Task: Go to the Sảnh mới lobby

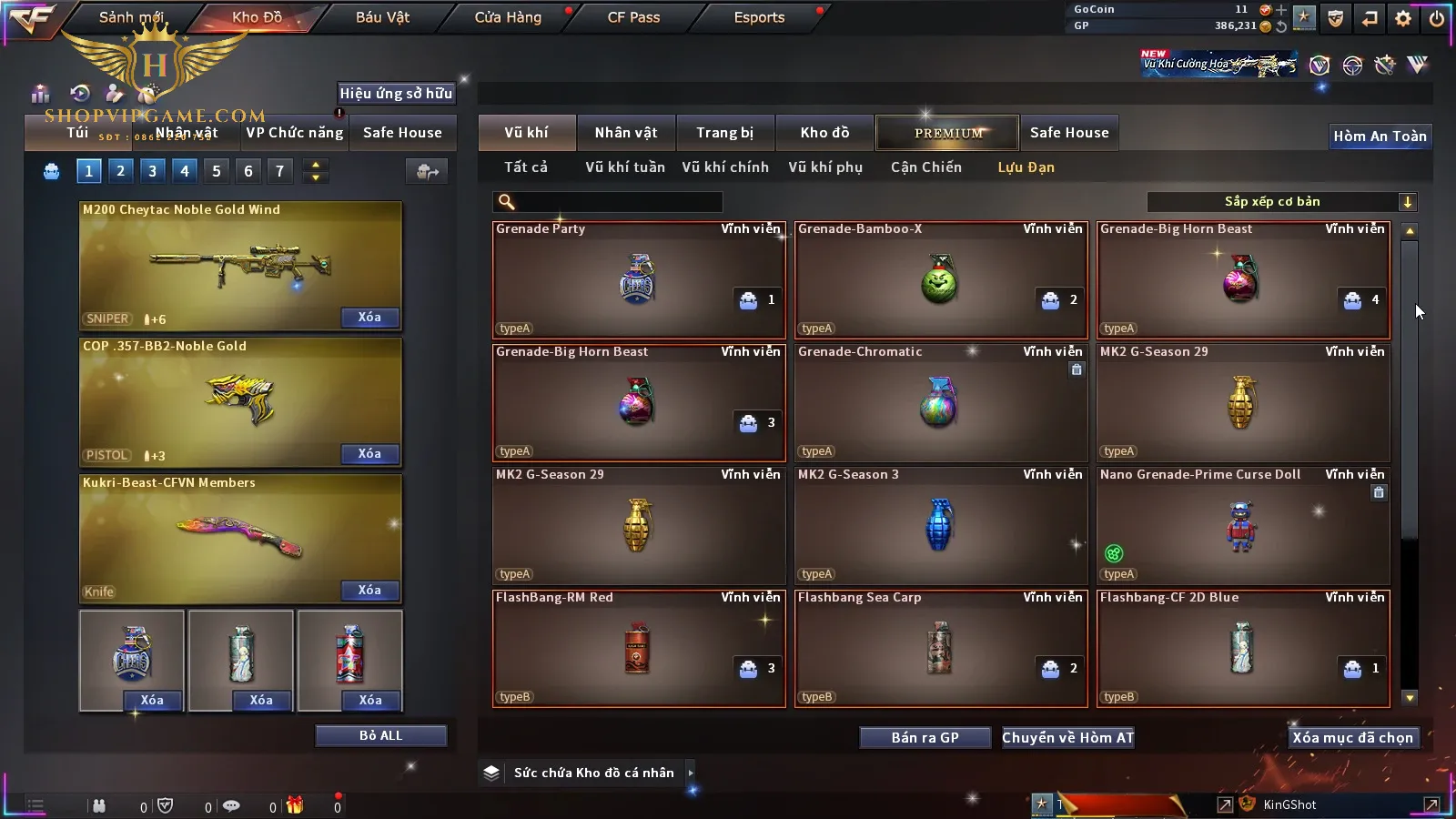Action: (x=131, y=17)
